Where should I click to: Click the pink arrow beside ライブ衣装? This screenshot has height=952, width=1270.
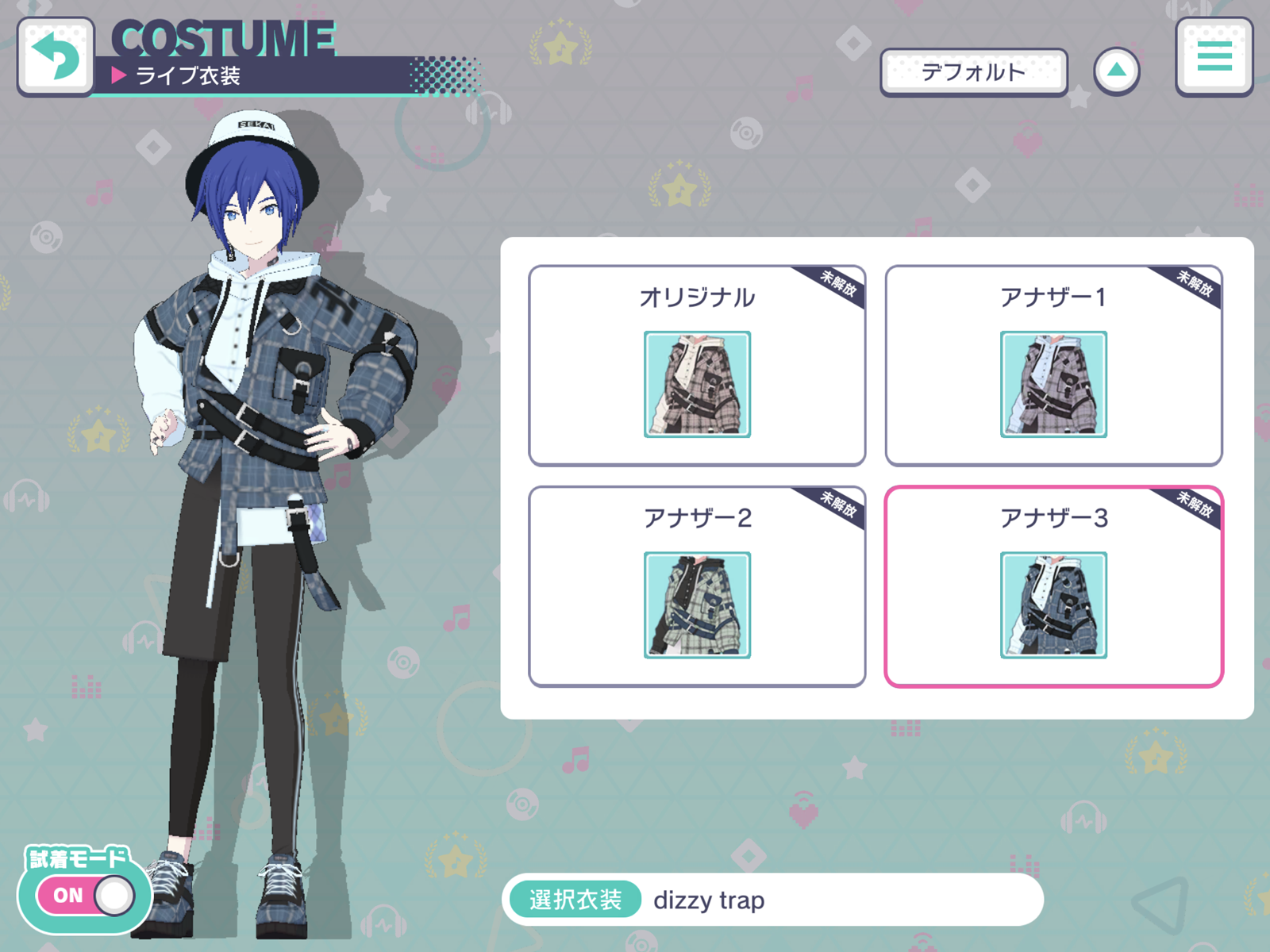click(x=119, y=76)
